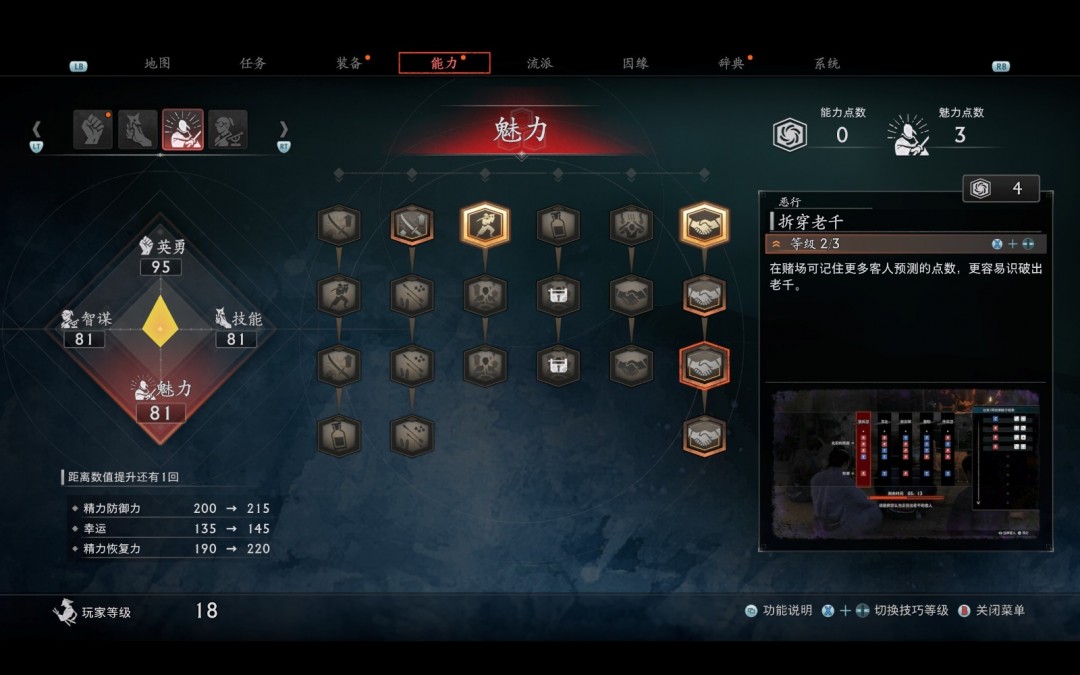The width and height of the screenshot is (1080, 675).
Task: Switch to the 流派 combat styles tab
Action: [540, 63]
